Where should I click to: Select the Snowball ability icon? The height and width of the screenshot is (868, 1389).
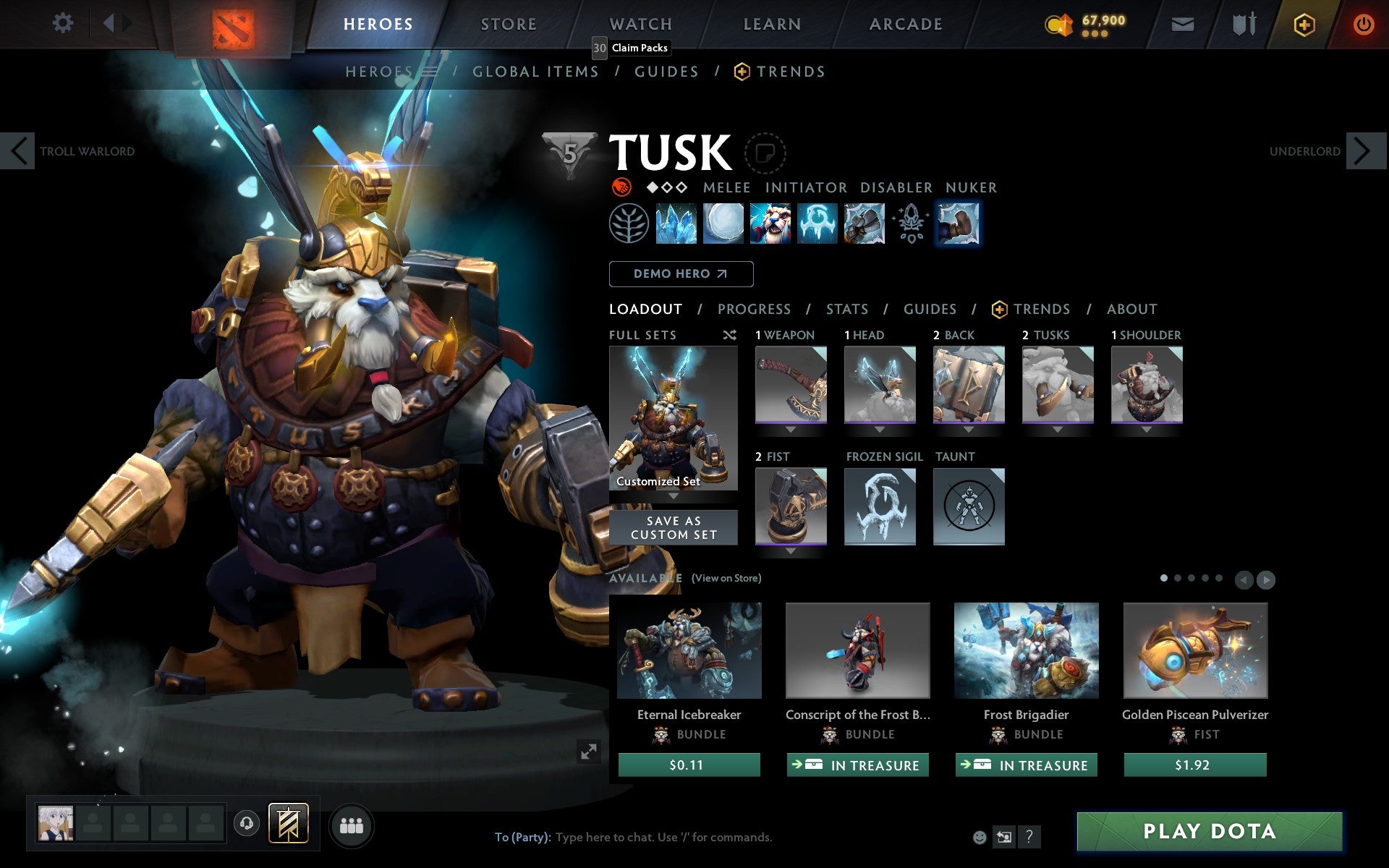click(724, 224)
